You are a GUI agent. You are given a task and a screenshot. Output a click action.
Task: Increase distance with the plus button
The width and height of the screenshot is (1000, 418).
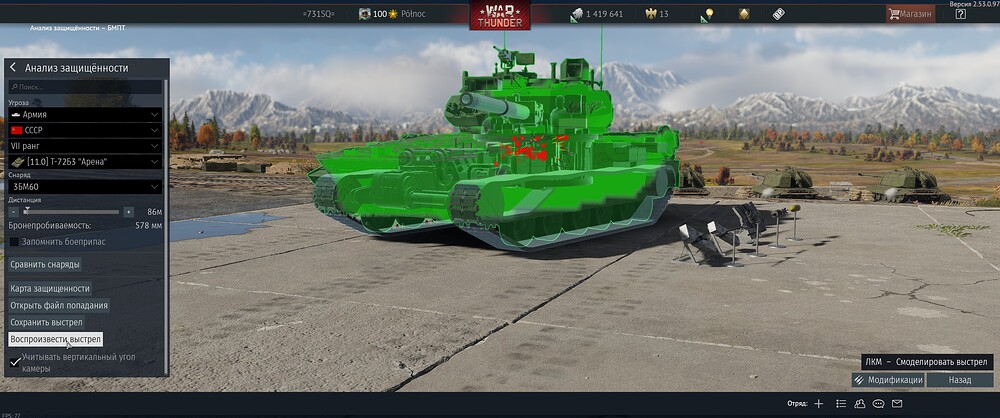click(x=129, y=212)
